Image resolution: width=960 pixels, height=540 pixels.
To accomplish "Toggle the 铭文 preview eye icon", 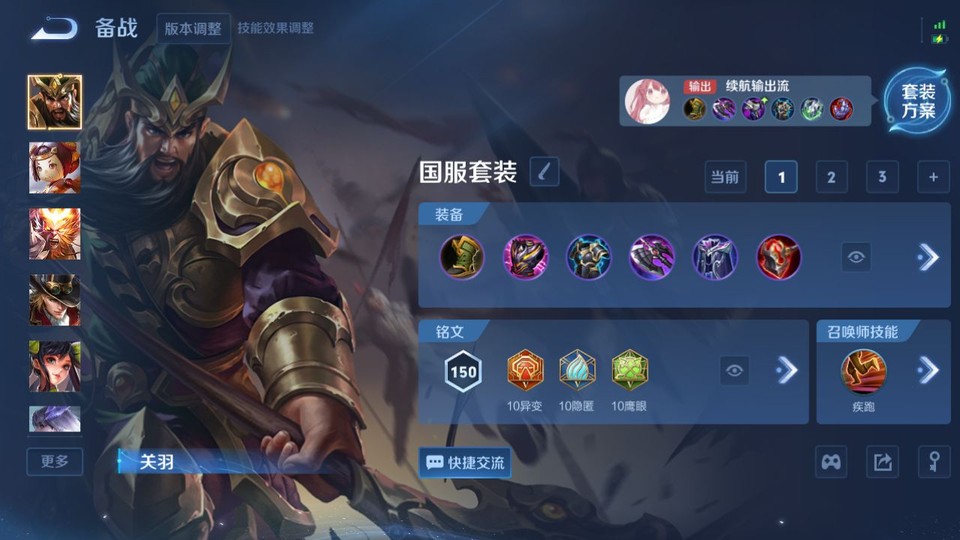I will click(735, 371).
